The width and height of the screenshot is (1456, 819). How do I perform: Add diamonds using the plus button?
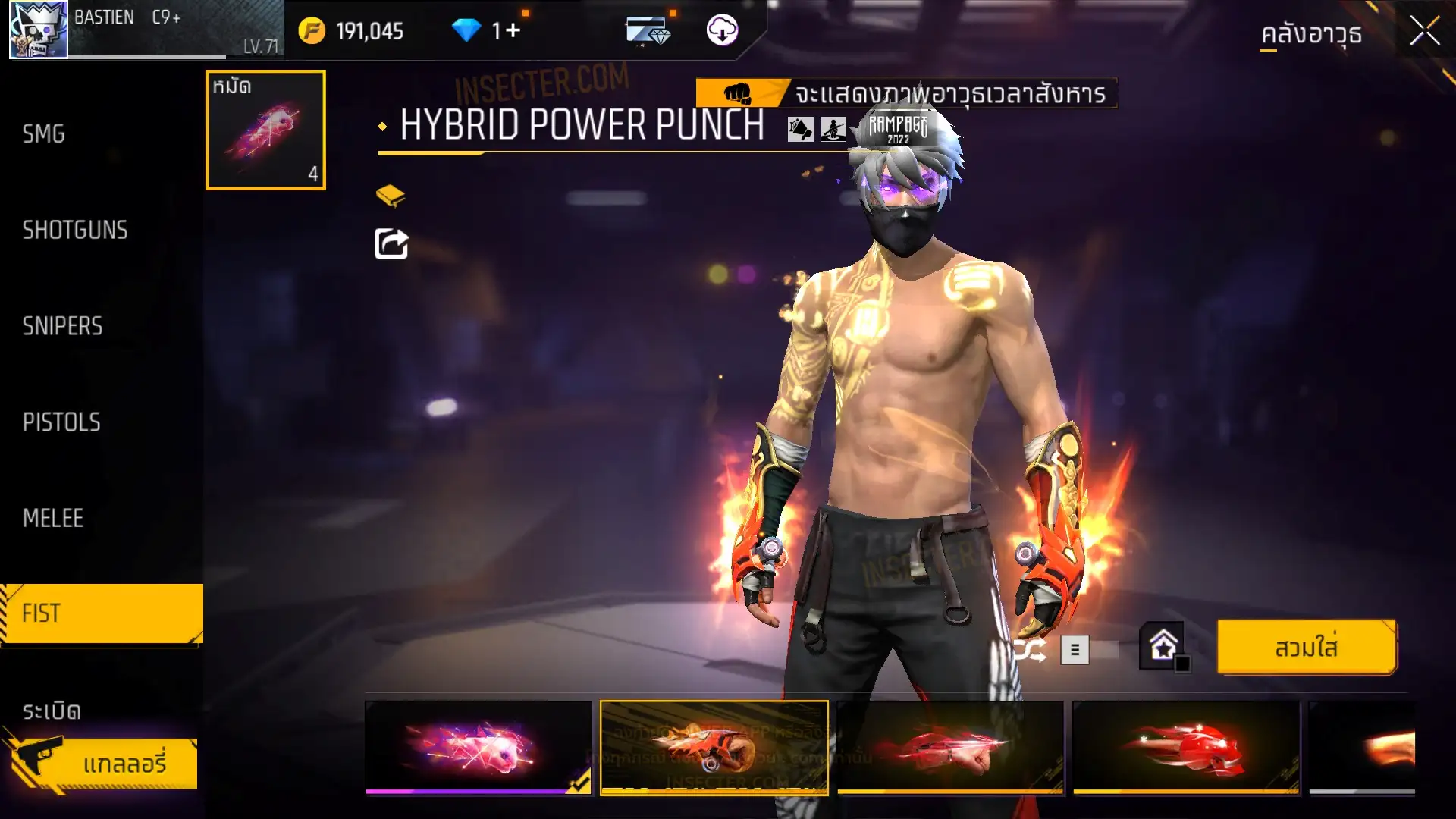tap(513, 30)
